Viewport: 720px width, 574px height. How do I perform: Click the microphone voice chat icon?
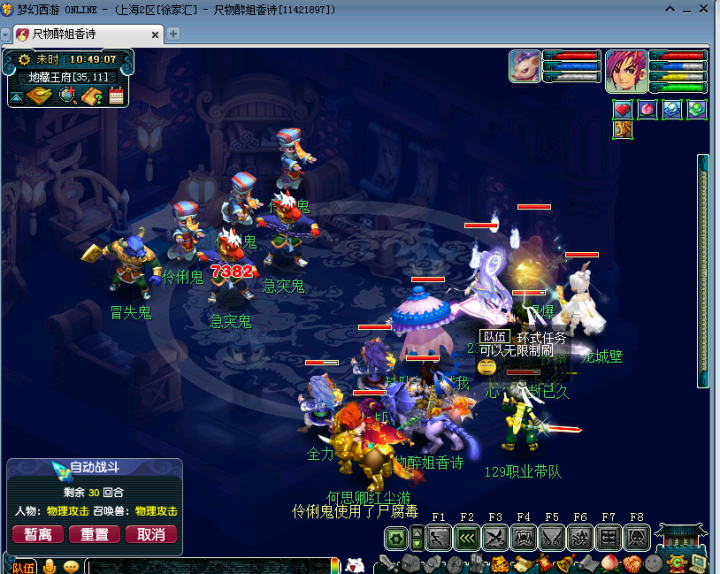tap(49, 567)
